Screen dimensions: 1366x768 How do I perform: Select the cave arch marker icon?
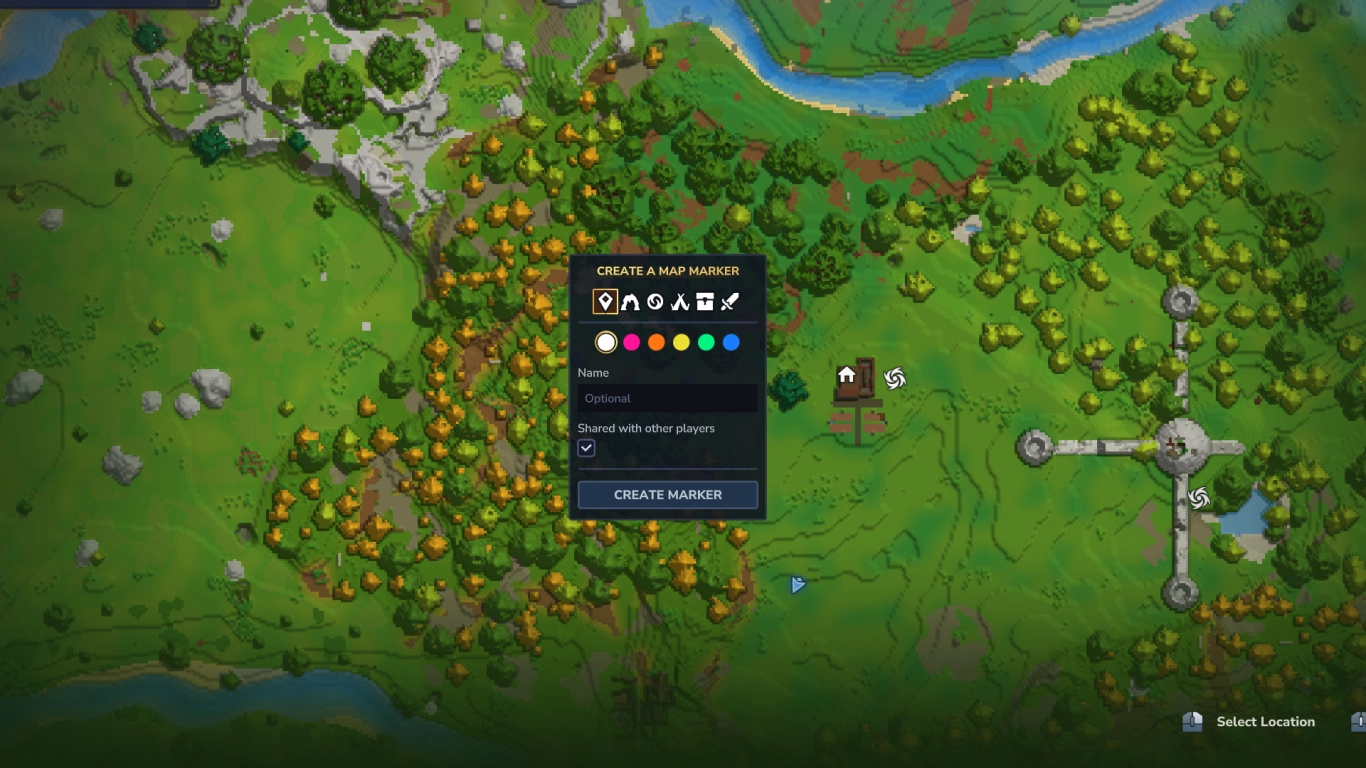(x=630, y=301)
